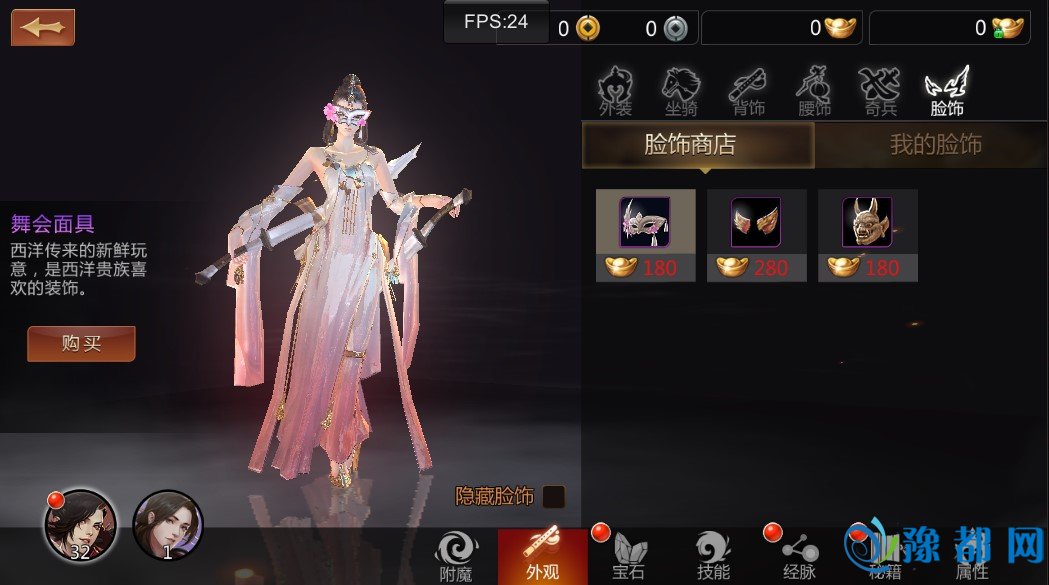Open the 附魔 enchant menu
This screenshot has height=585, width=1049.
456,556
